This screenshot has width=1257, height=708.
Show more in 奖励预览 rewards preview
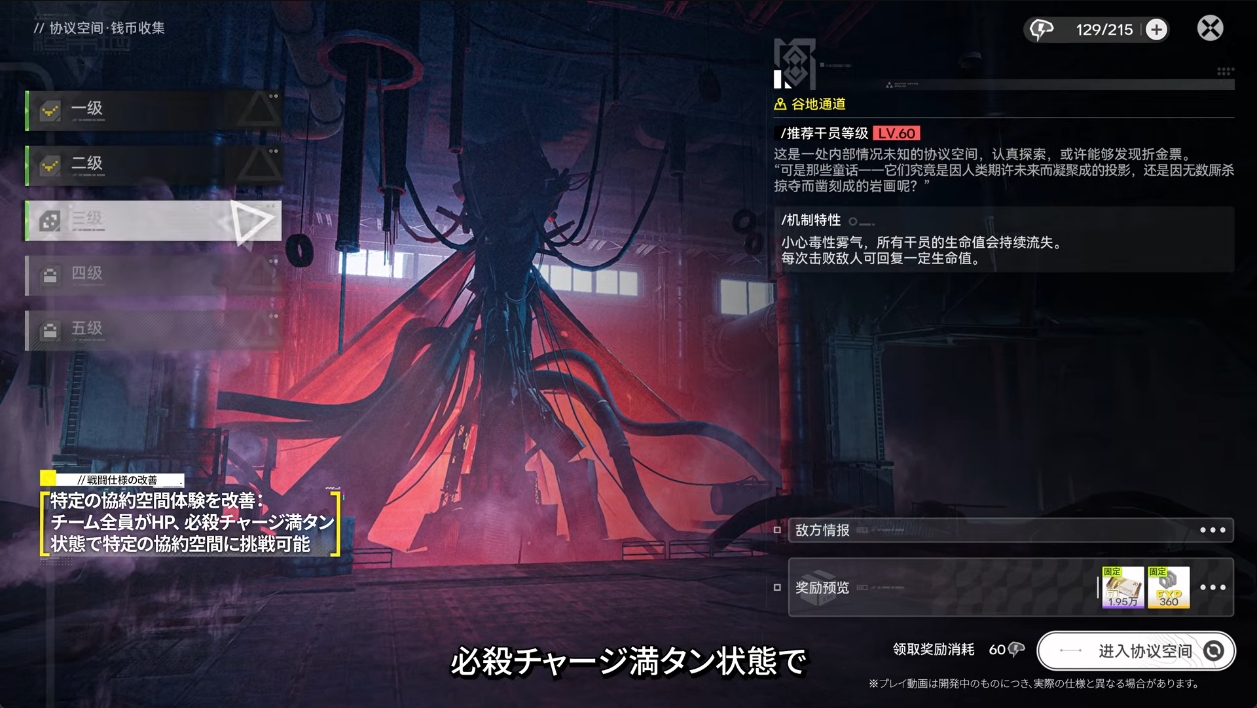[1213, 587]
